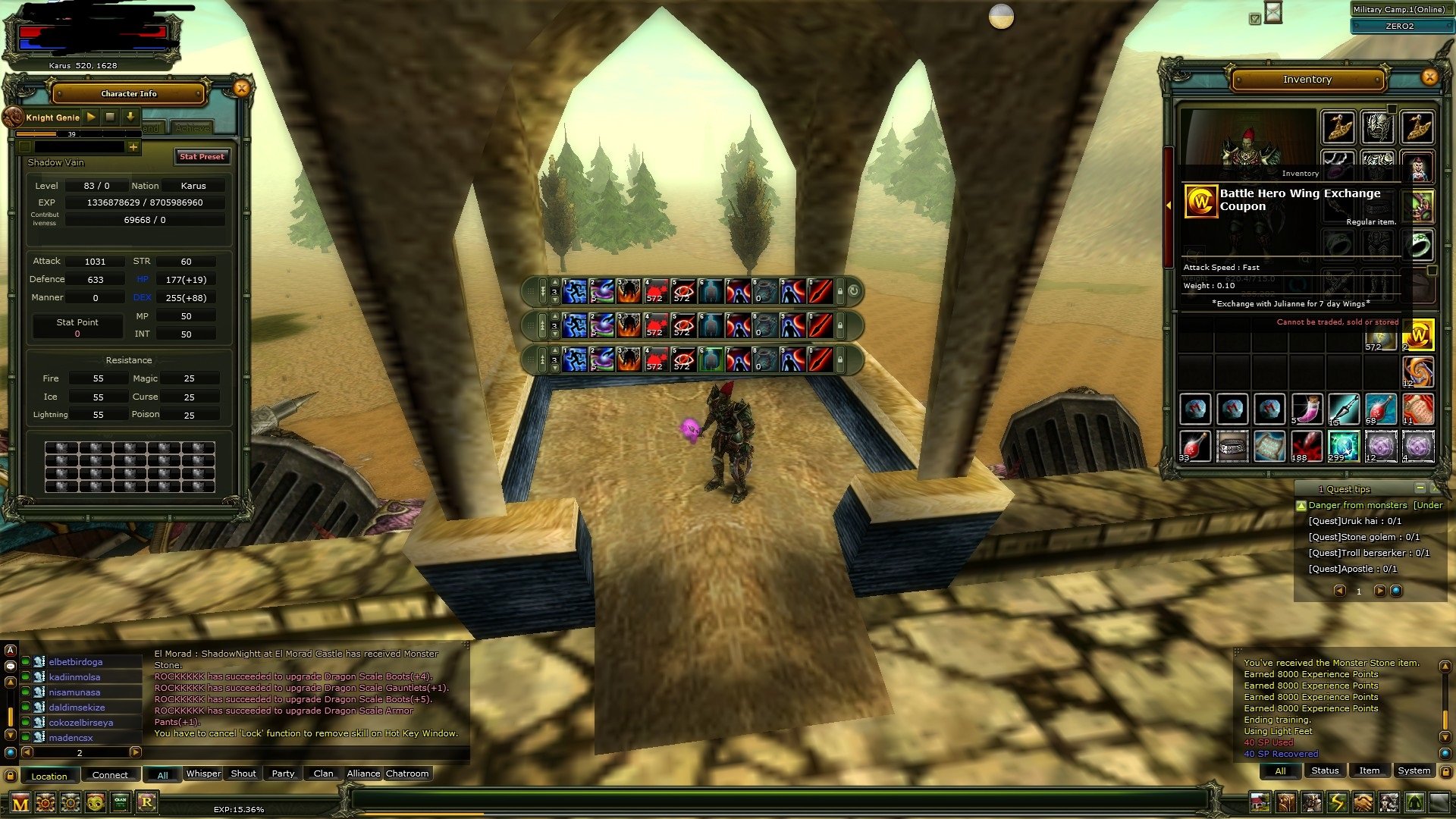Toggle the lock on the top skill hotbar
The width and height of the screenshot is (1456, 819).
coord(840,292)
